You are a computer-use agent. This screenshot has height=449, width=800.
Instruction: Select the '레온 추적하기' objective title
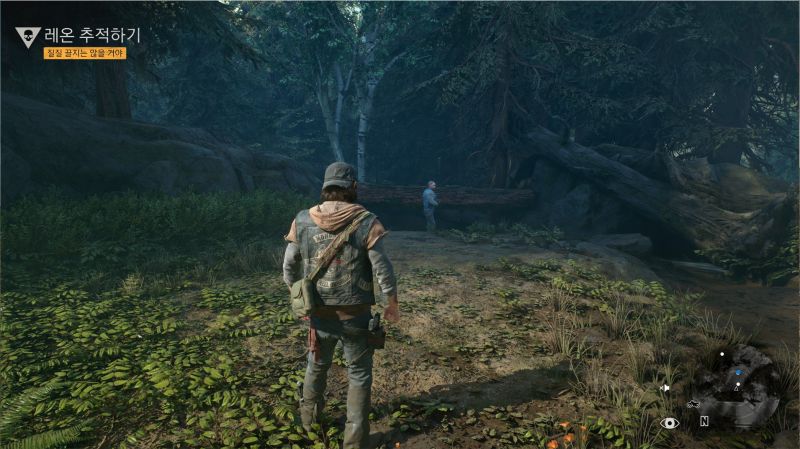pos(92,35)
